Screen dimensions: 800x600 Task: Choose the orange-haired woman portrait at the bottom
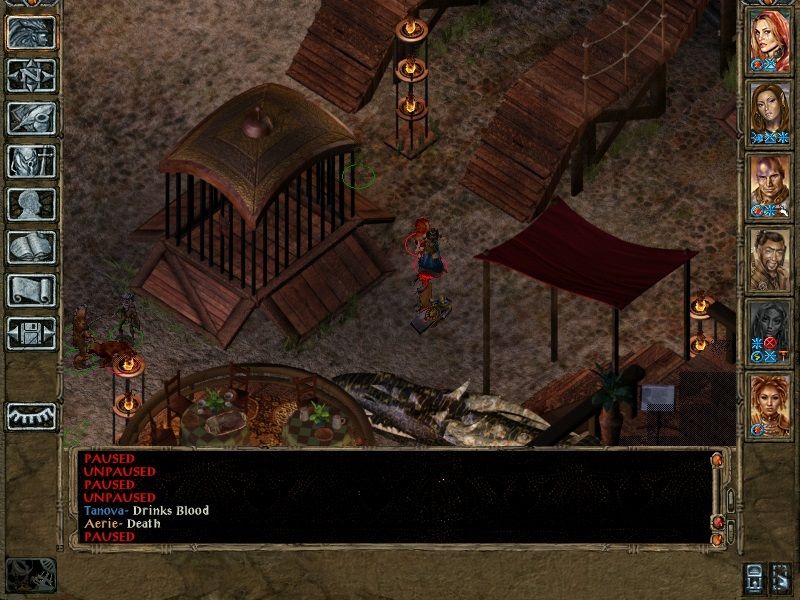click(769, 402)
